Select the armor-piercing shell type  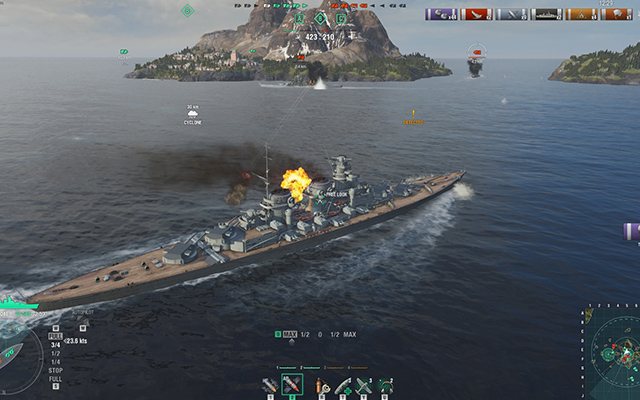tap(292, 384)
